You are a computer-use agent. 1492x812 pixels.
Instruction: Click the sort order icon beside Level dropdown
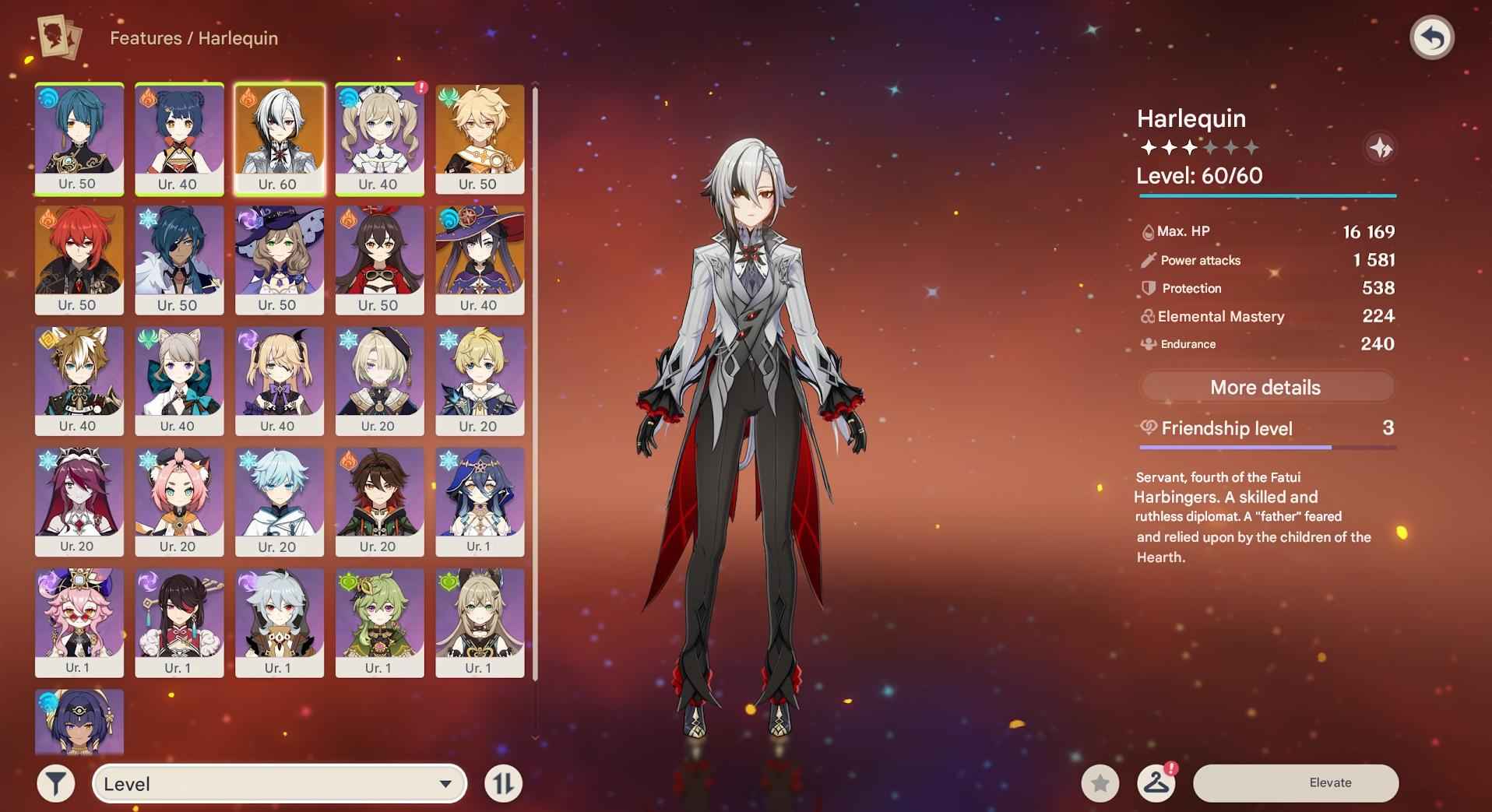(x=503, y=783)
